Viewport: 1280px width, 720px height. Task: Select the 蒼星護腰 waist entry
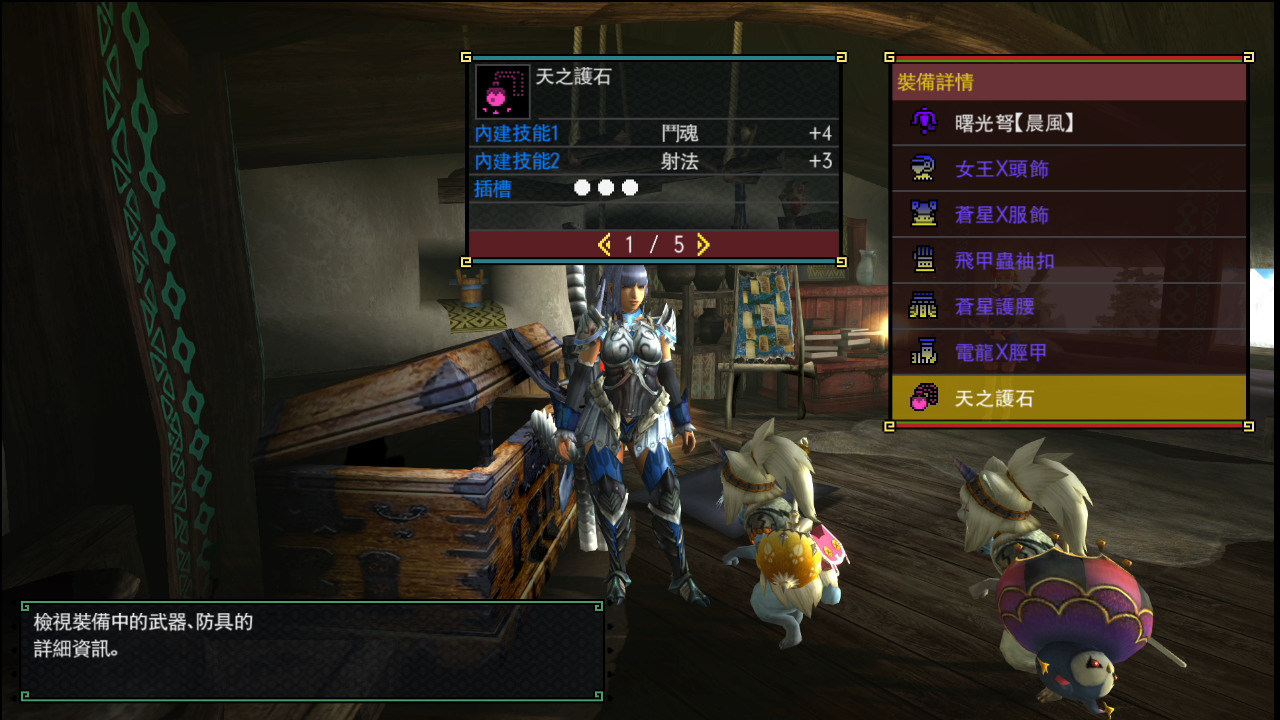[1068, 307]
